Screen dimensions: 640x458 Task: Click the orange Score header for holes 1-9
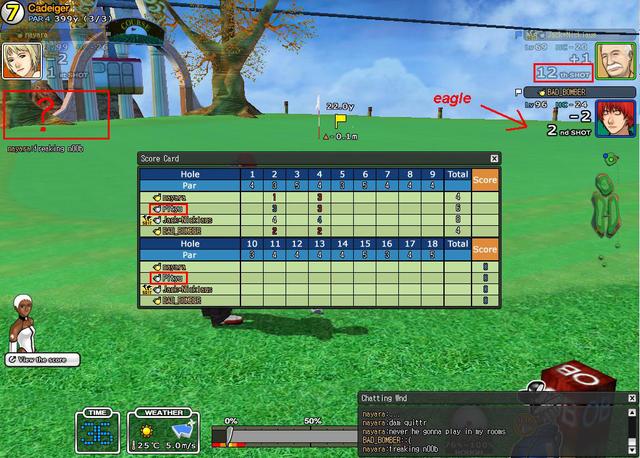point(484,179)
